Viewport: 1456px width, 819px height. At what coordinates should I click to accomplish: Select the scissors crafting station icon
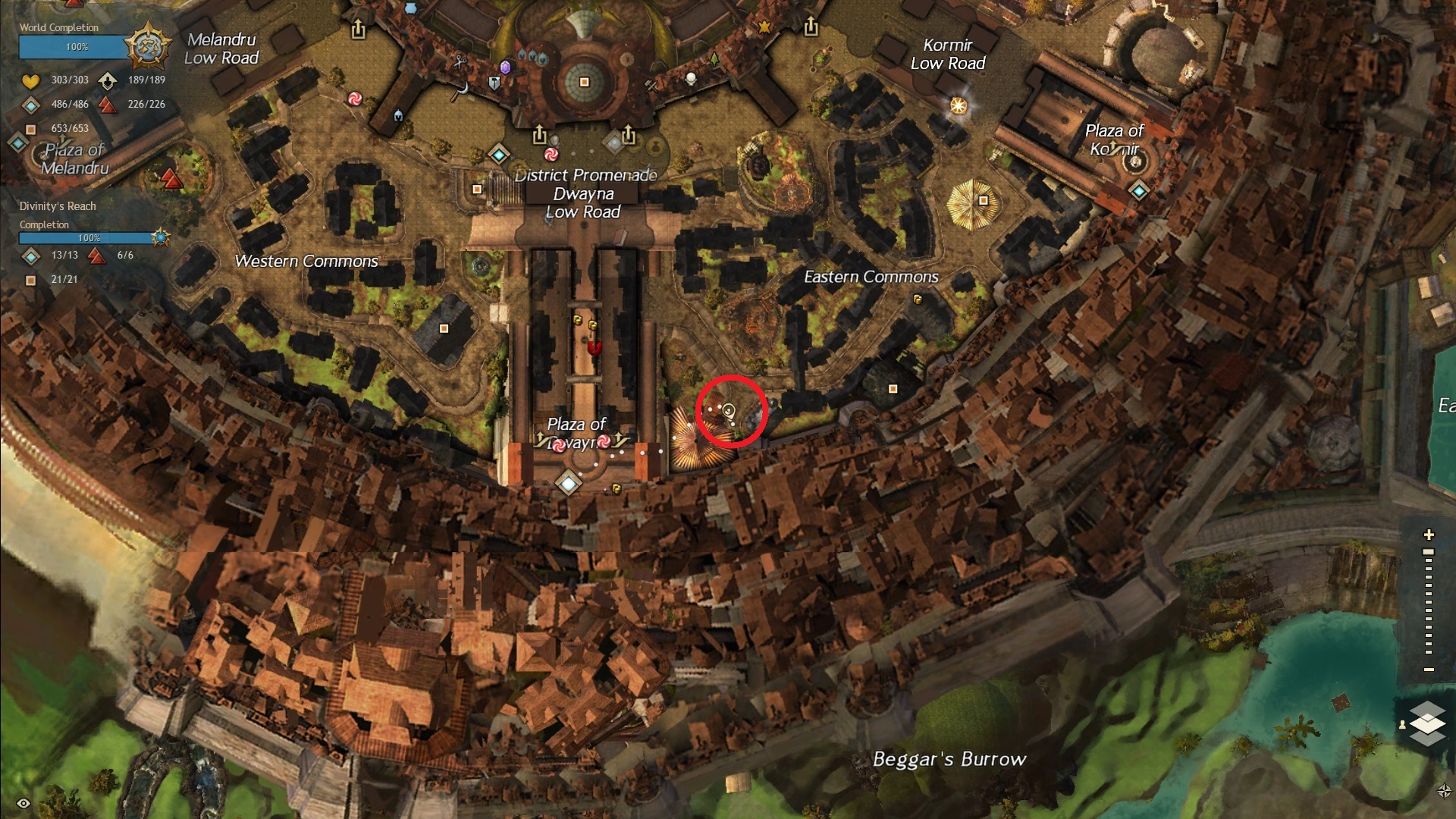click(460, 61)
